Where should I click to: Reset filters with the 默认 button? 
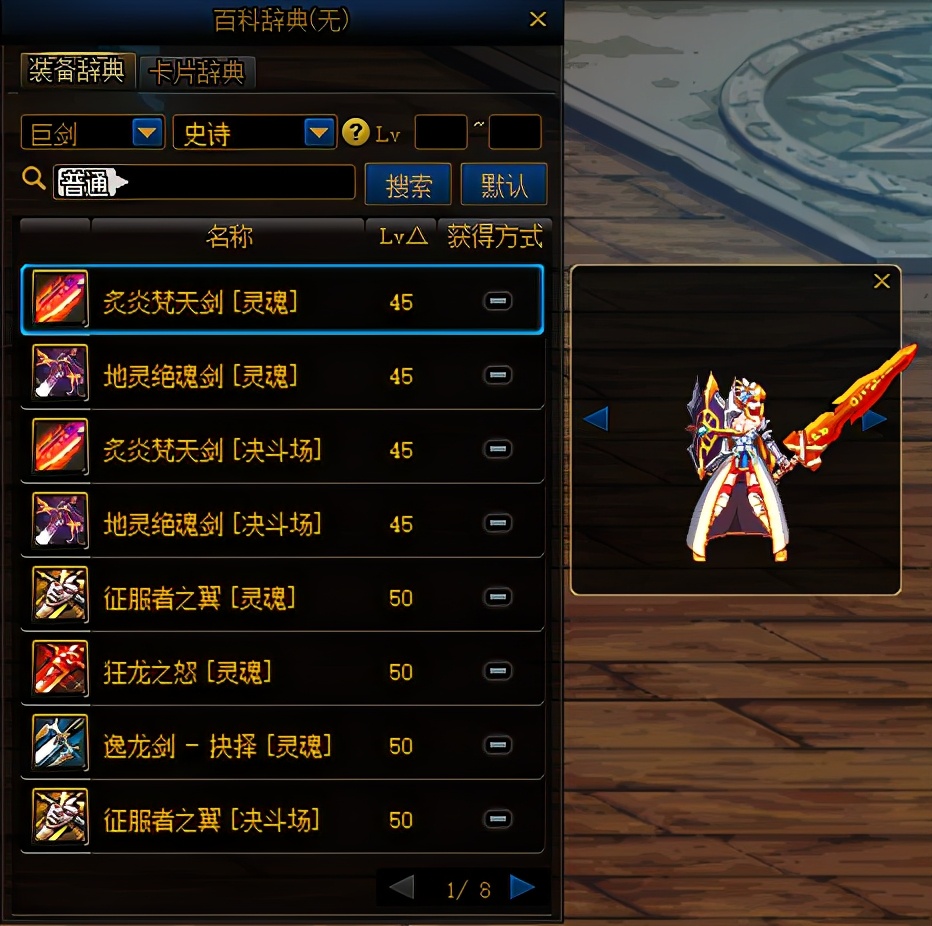[504, 185]
